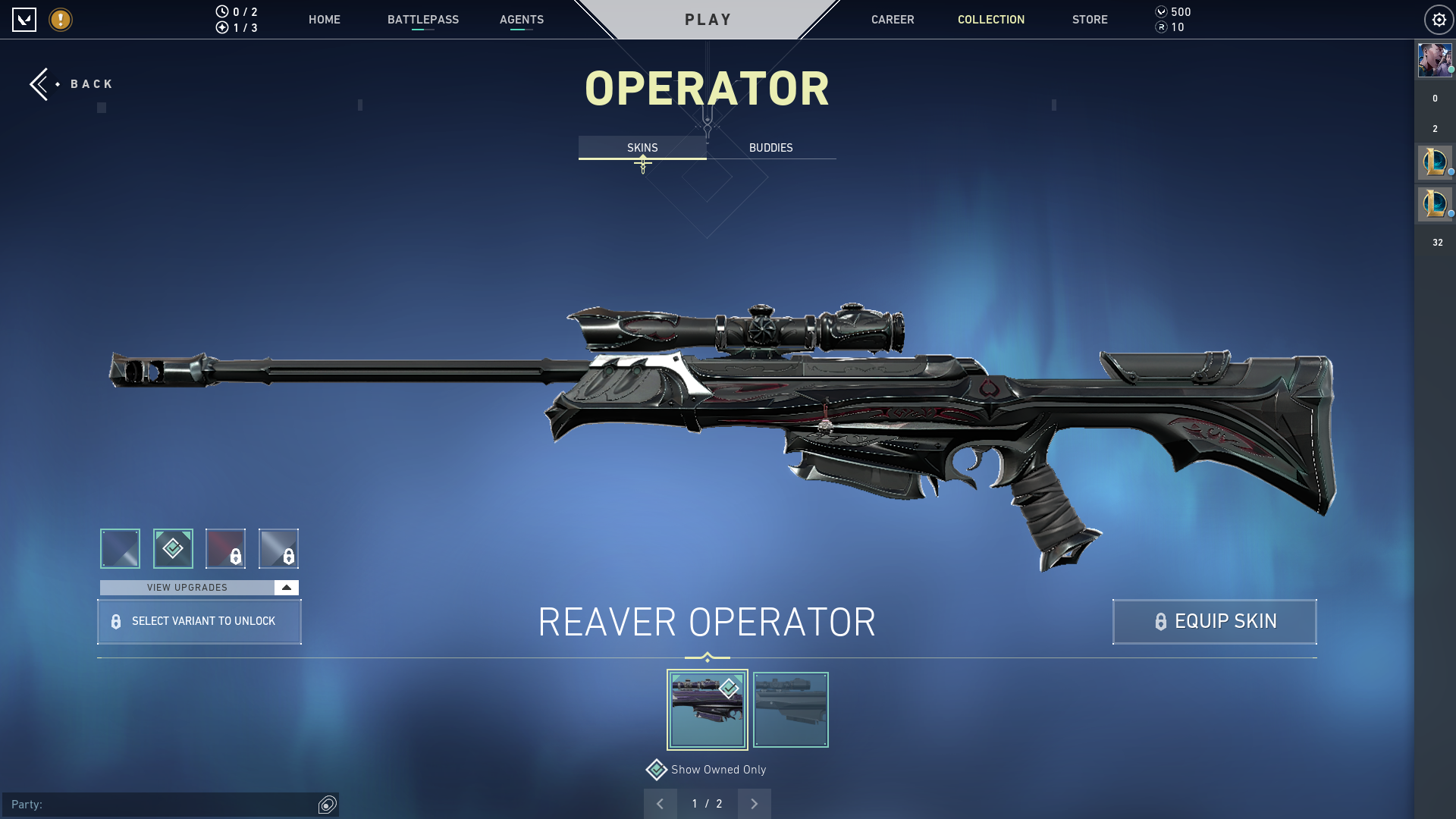Open the Store menu

point(1090,20)
